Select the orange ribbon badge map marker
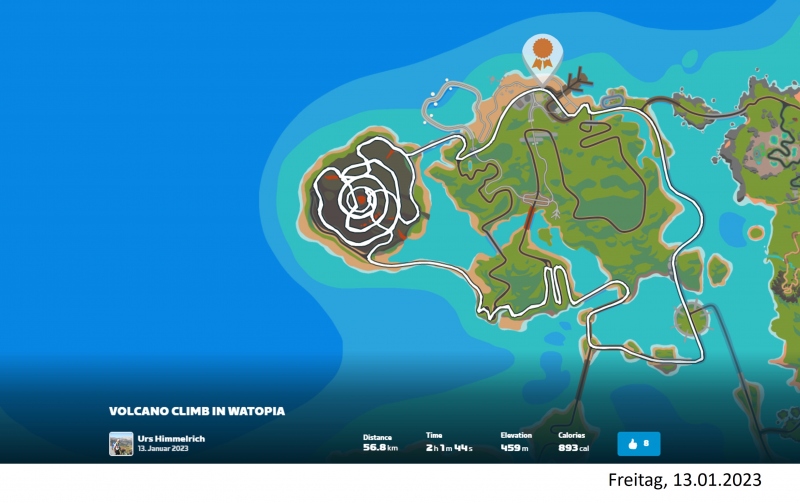 pos(542,50)
